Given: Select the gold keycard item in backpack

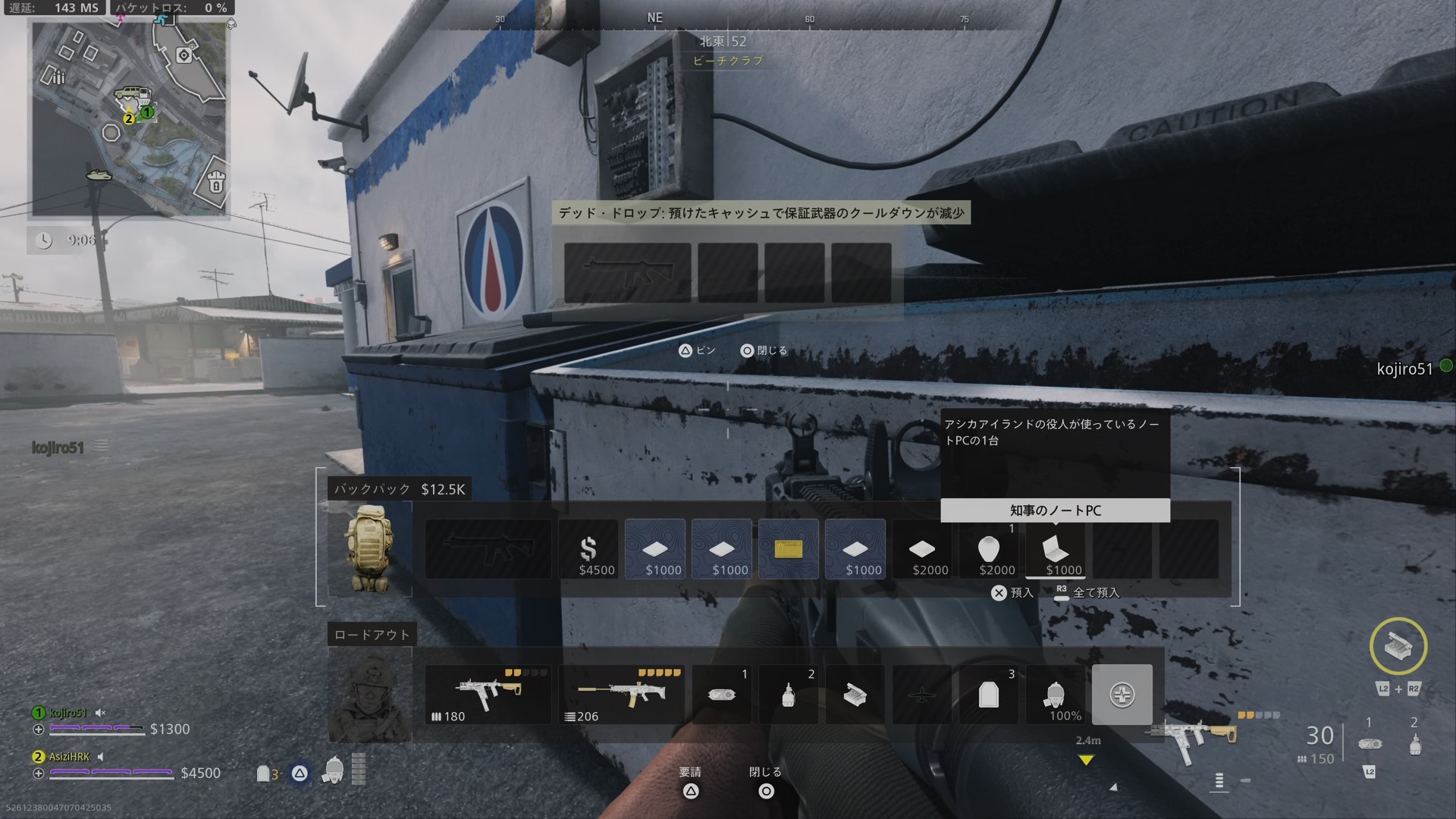Looking at the screenshot, I should [x=789, y=549].
